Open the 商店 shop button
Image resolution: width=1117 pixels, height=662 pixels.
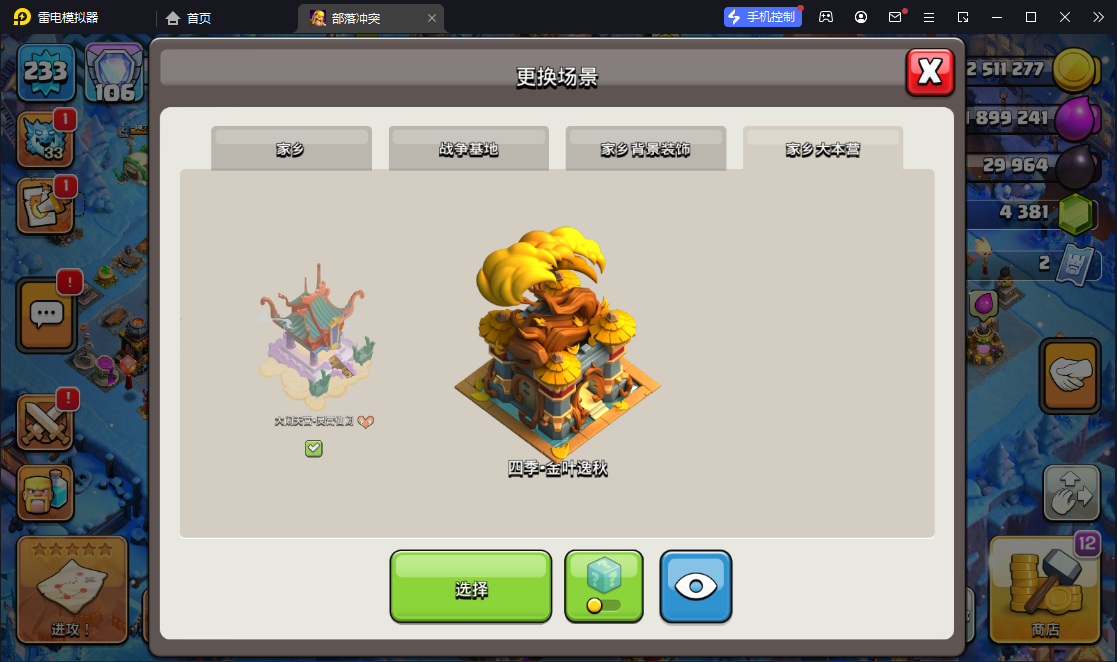[x=1044, y=589]
